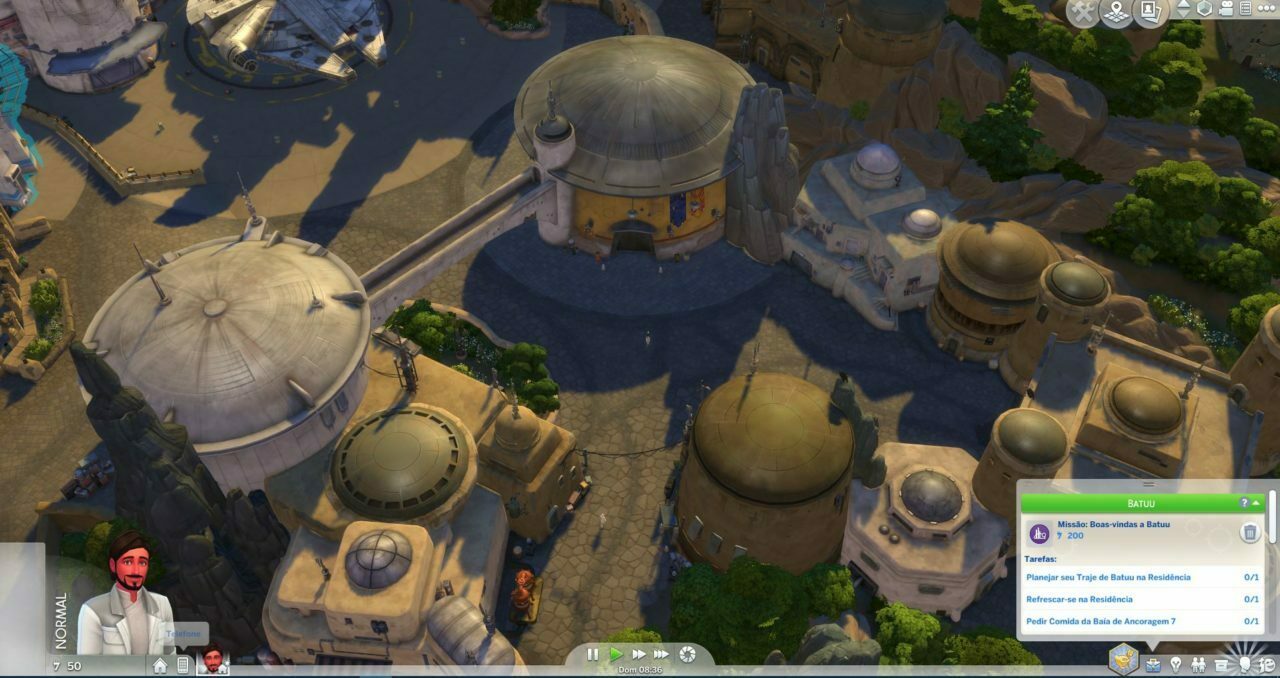The height and width of the screenshot is (678, 1280).
Task: Pause the game
Action: (593, 655)
